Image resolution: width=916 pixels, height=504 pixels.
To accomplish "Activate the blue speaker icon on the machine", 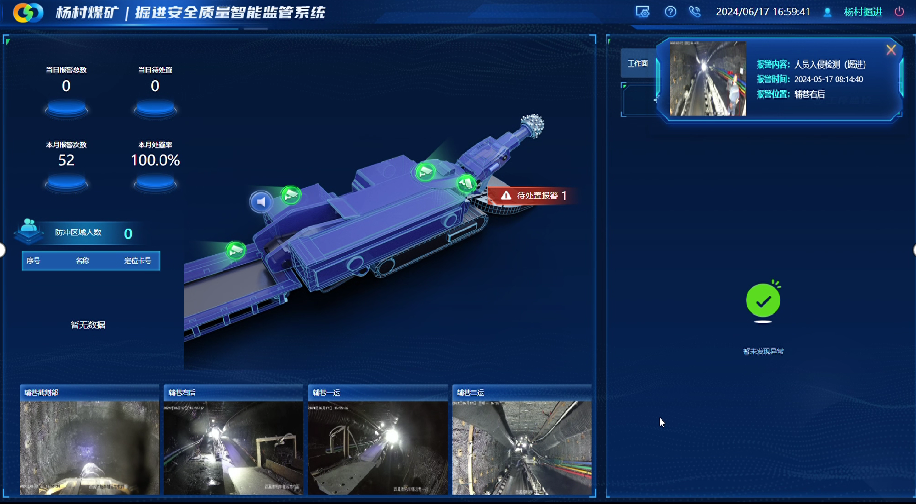I will pos(262,203).
